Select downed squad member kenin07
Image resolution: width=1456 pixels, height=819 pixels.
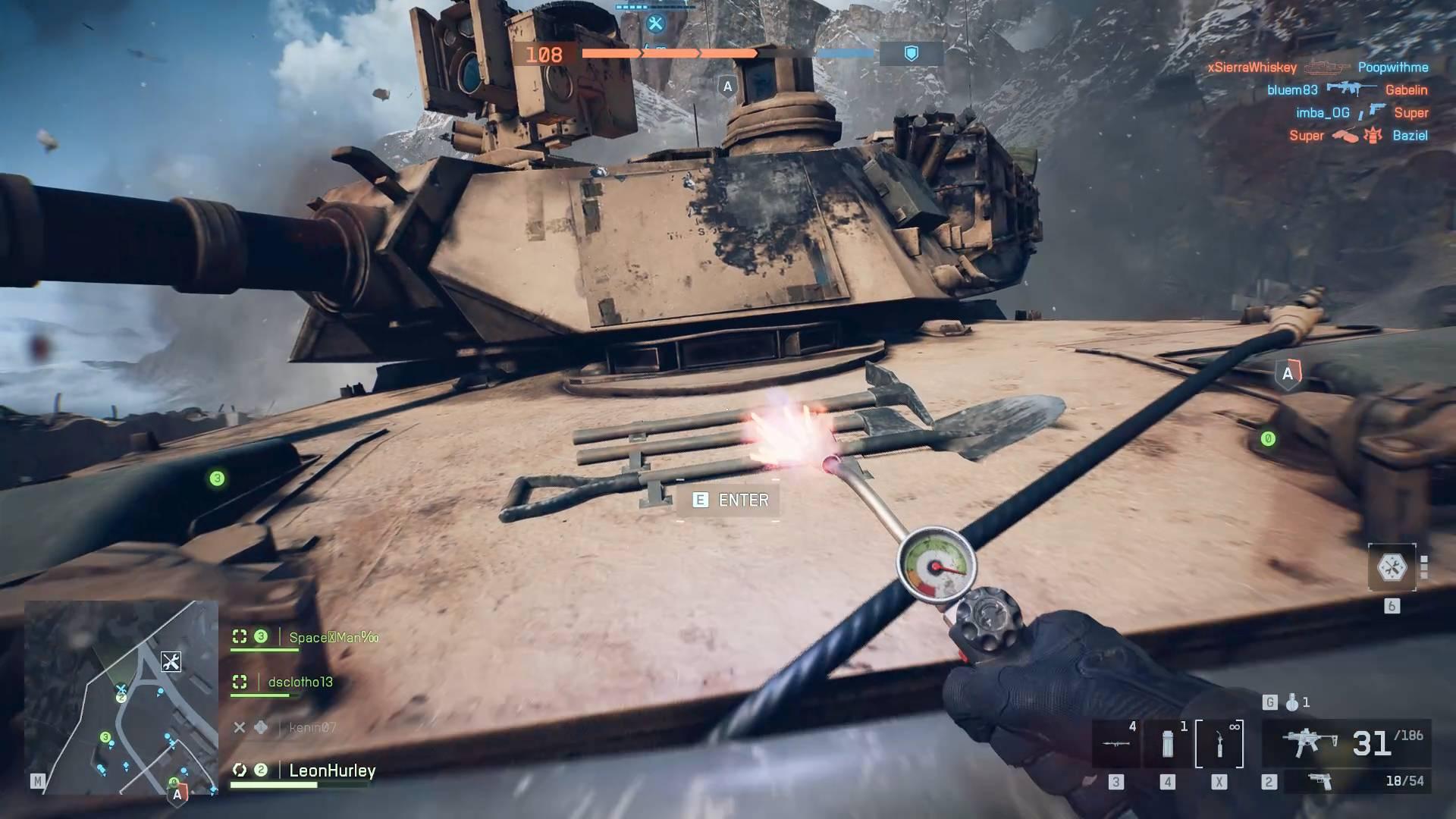(x=312, y=727)
